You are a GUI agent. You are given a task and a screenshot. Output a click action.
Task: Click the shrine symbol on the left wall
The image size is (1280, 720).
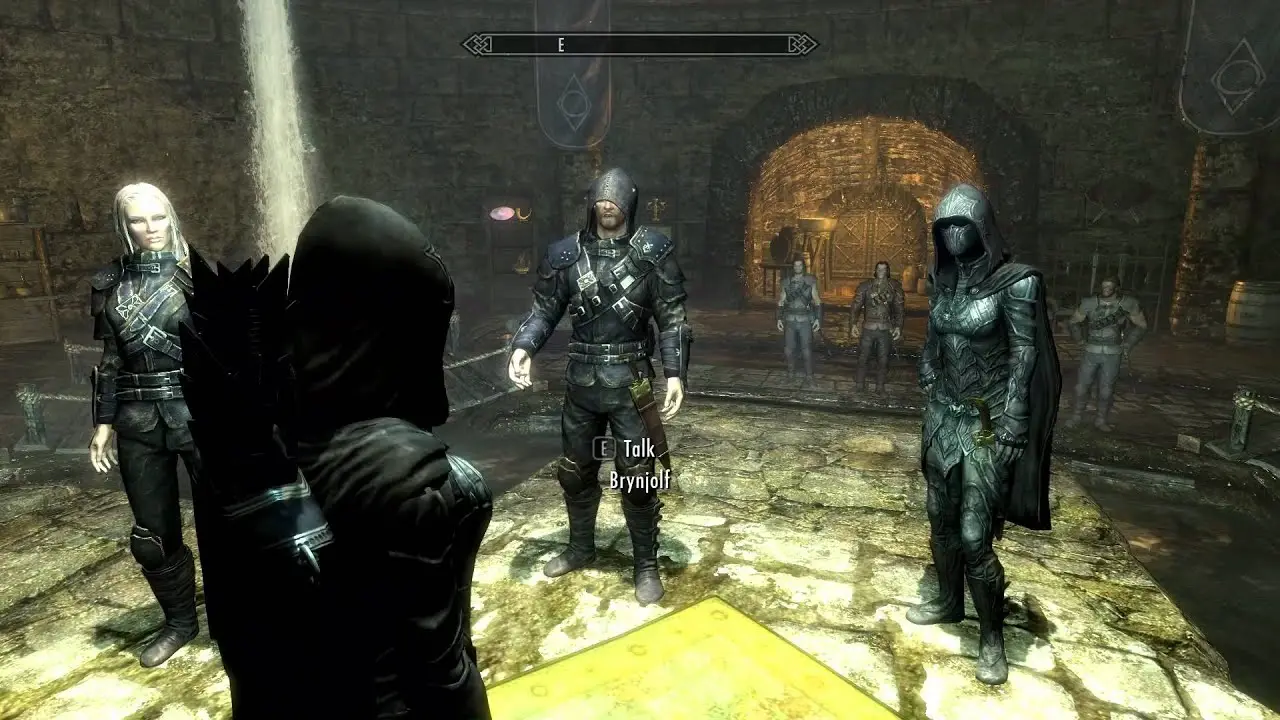tap(656, 207)
